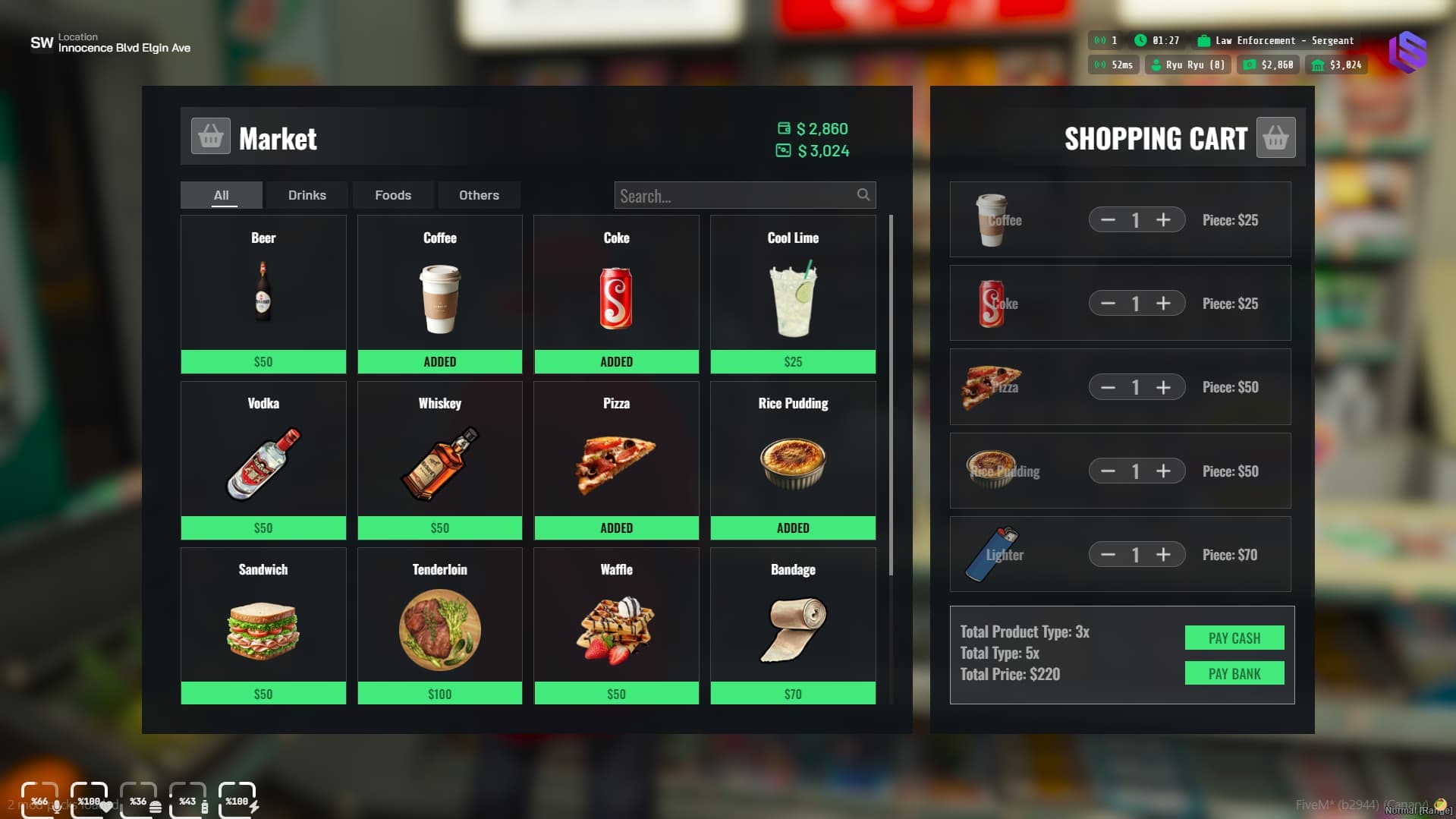Add Bandage for $70
Viewport: 1456px width, 819px height.
pos(793,694)
